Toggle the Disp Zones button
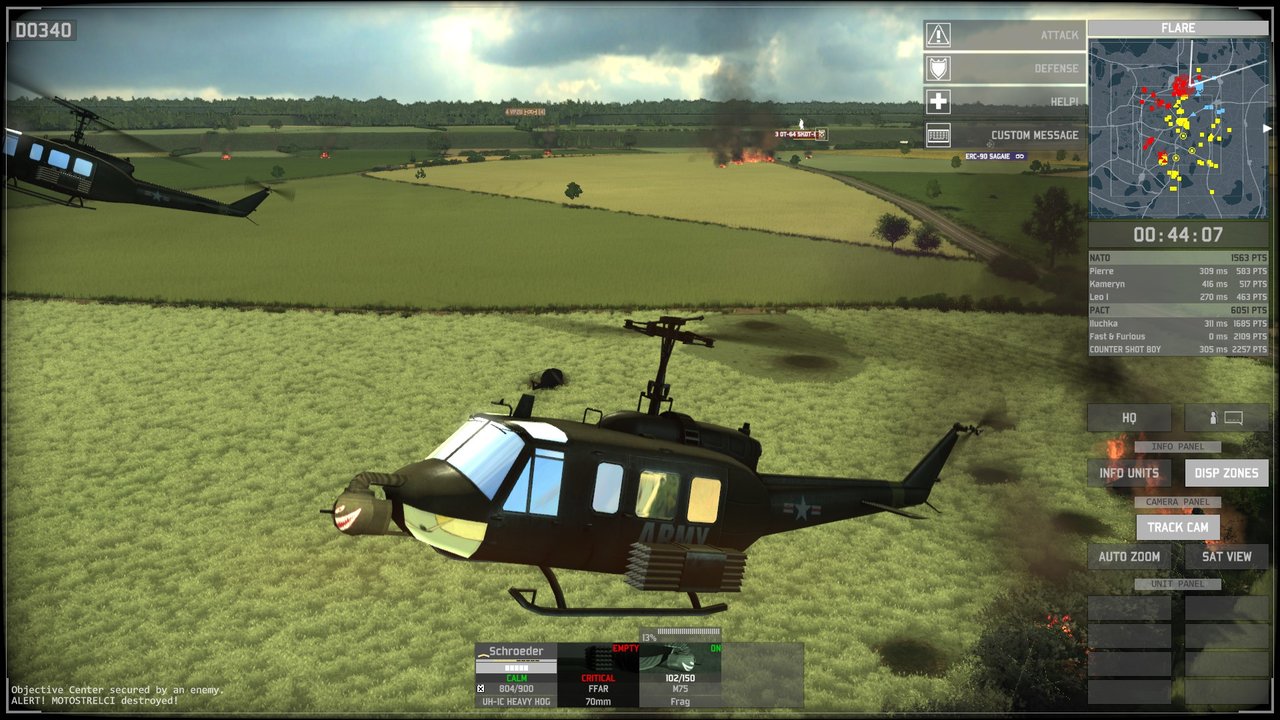1280x720 pixels. [x=1226, y=473]
